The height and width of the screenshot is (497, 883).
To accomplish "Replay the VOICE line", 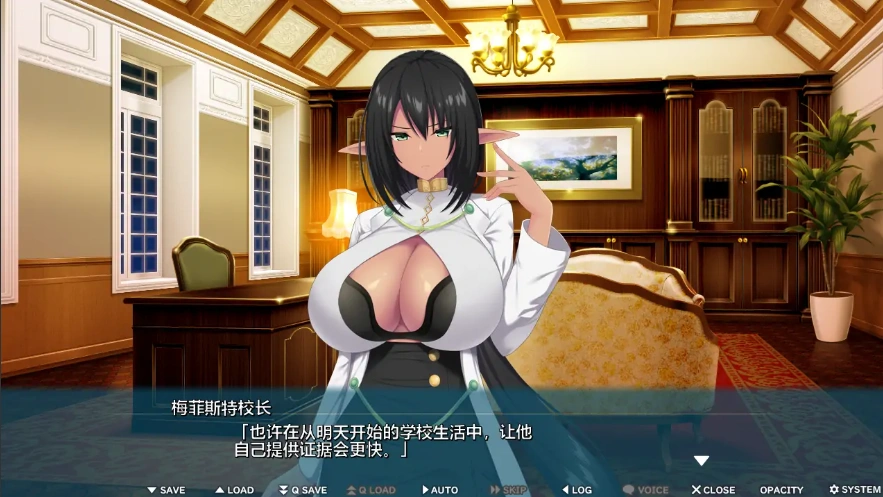I will (646, 490).
